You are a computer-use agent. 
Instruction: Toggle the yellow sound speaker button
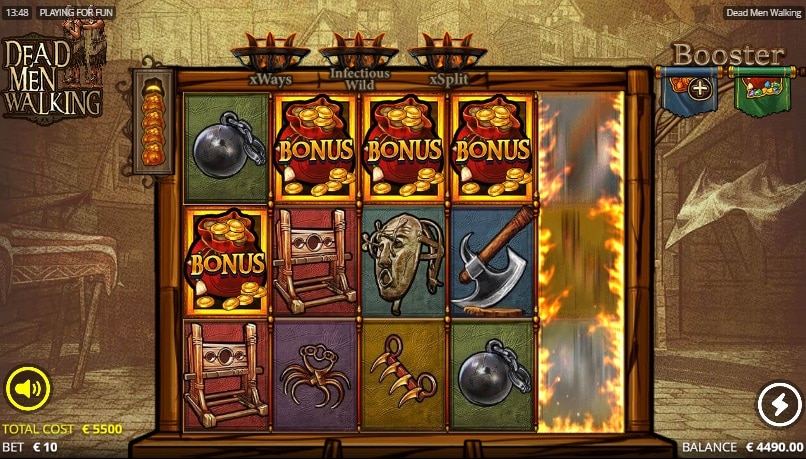28,389
